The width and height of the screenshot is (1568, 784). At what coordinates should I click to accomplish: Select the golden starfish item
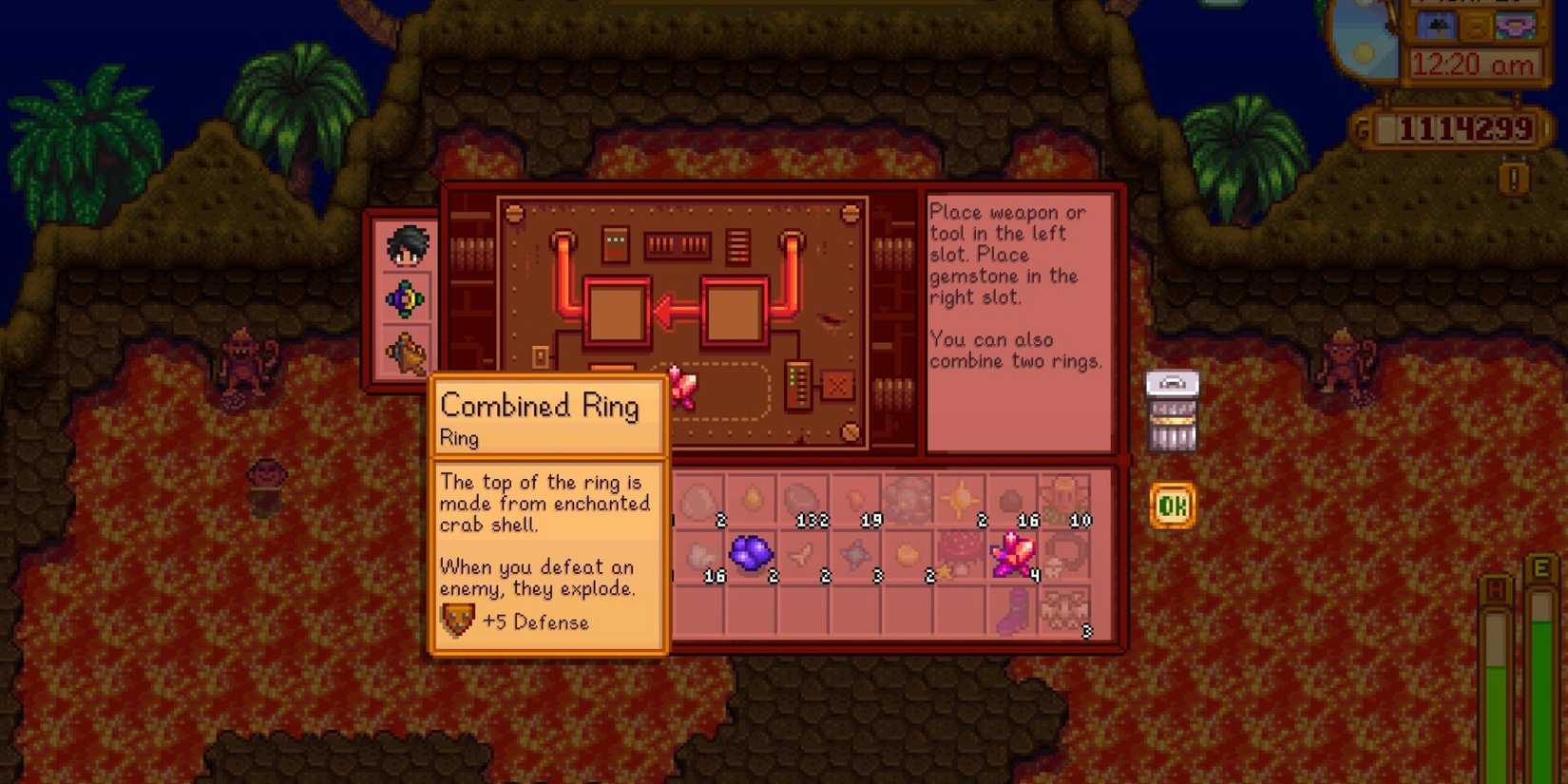tap(958, 496)
